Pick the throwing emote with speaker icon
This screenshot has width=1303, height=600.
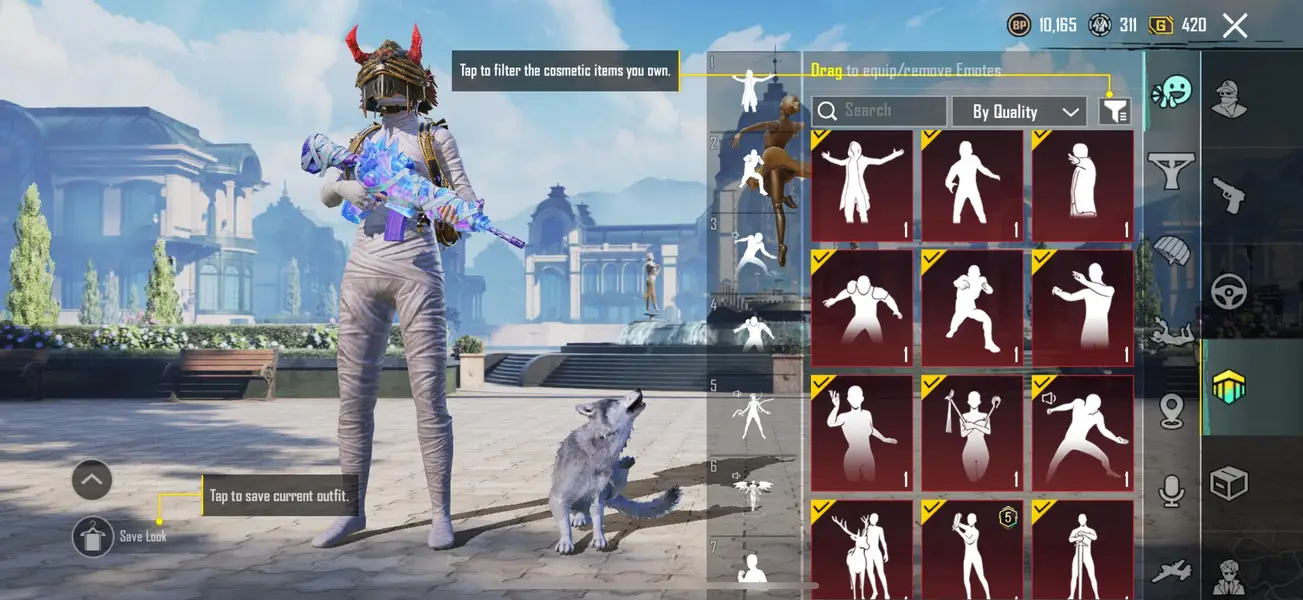pyautogui.click(x=1082, y=434)
